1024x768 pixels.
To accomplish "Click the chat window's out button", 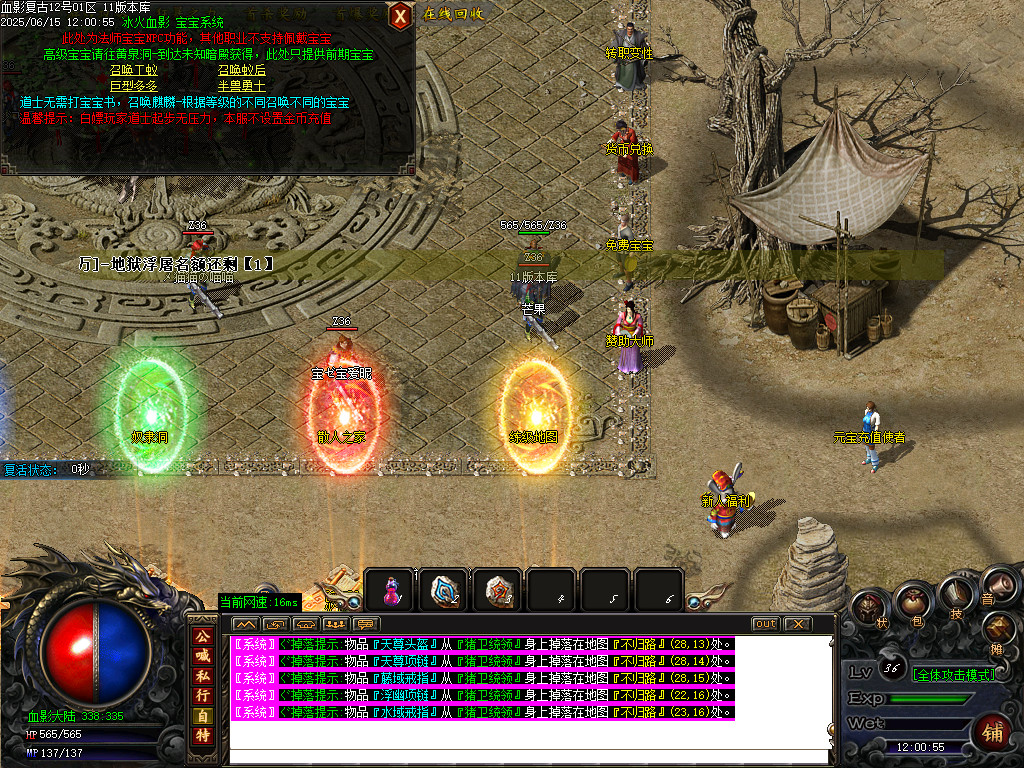I will pos(765,624).
